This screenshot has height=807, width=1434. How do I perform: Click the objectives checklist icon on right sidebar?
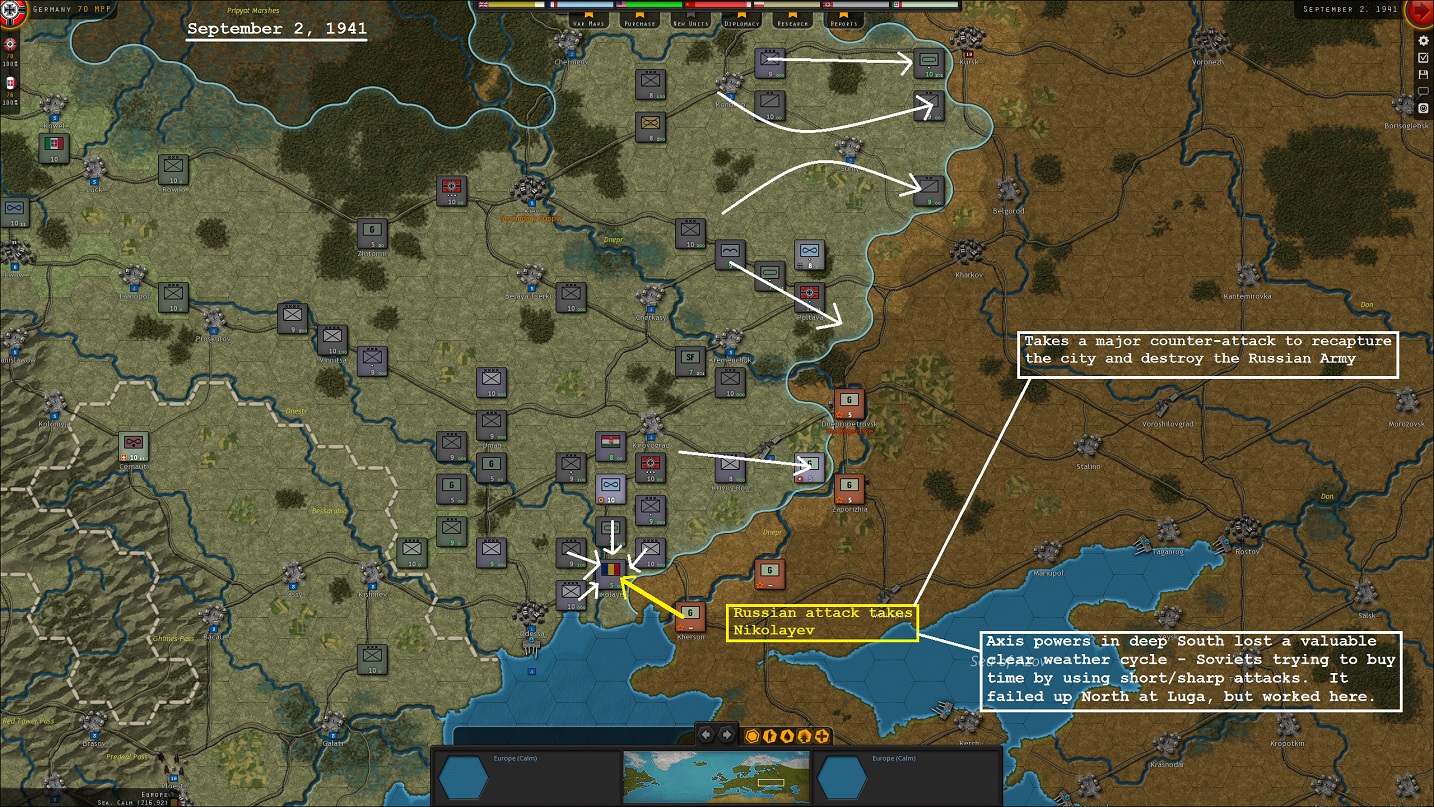(x=1424, y=57)
